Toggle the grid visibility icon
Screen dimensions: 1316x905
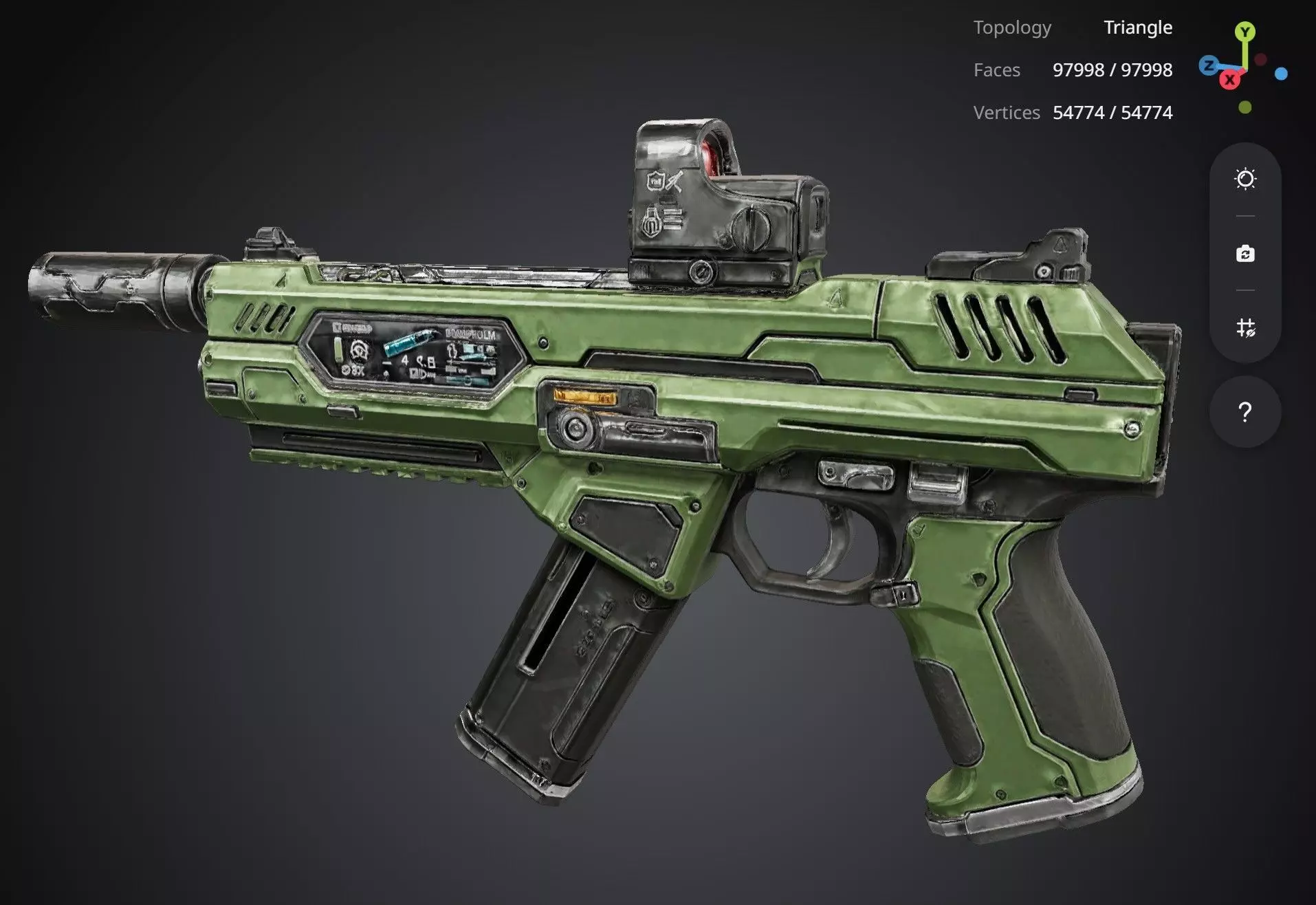1245,327
